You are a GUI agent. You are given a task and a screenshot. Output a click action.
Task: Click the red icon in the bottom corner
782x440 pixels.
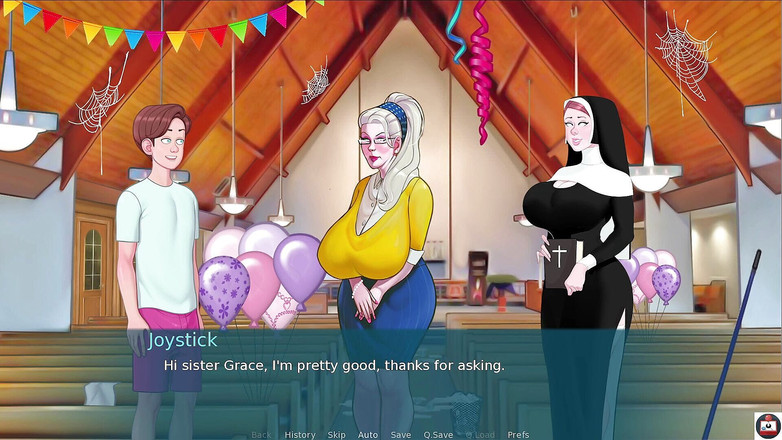[x=766, y=424]
